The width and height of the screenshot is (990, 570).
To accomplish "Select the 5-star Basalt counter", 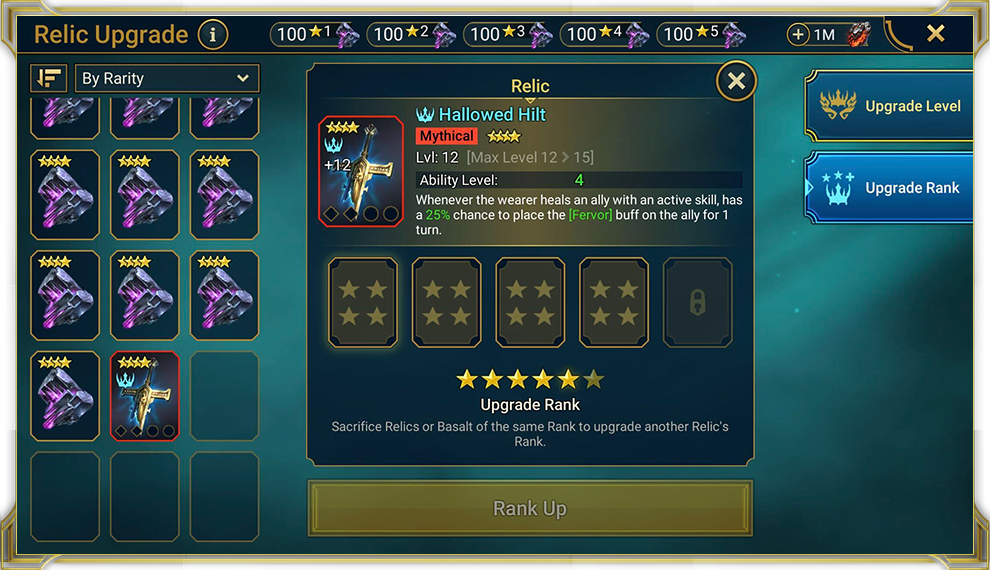I will click(702, 35).
